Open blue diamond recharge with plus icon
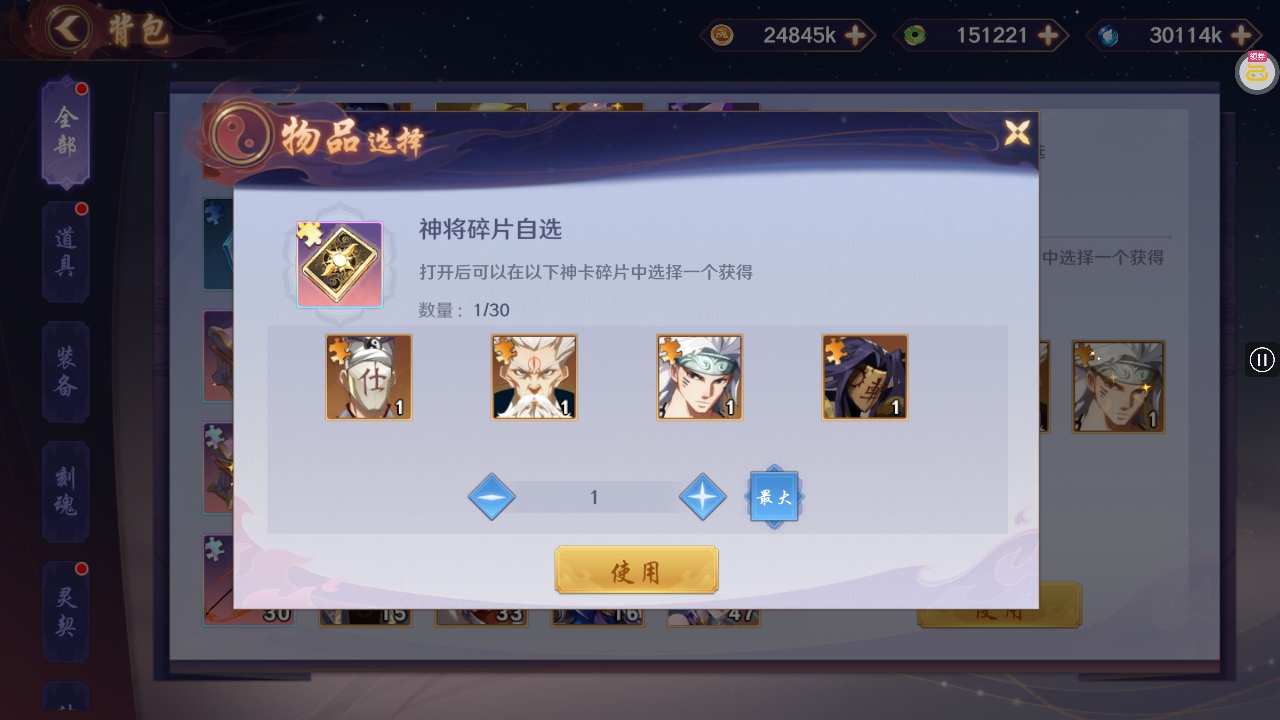 pos(1240,35)
